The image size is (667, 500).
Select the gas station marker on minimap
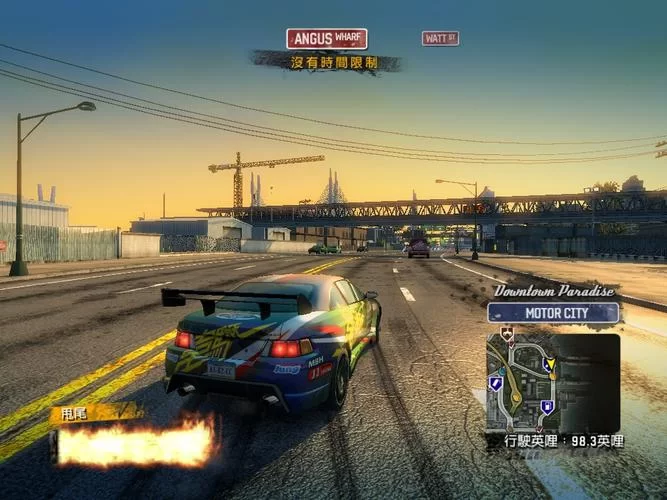(x=547, y=407)
